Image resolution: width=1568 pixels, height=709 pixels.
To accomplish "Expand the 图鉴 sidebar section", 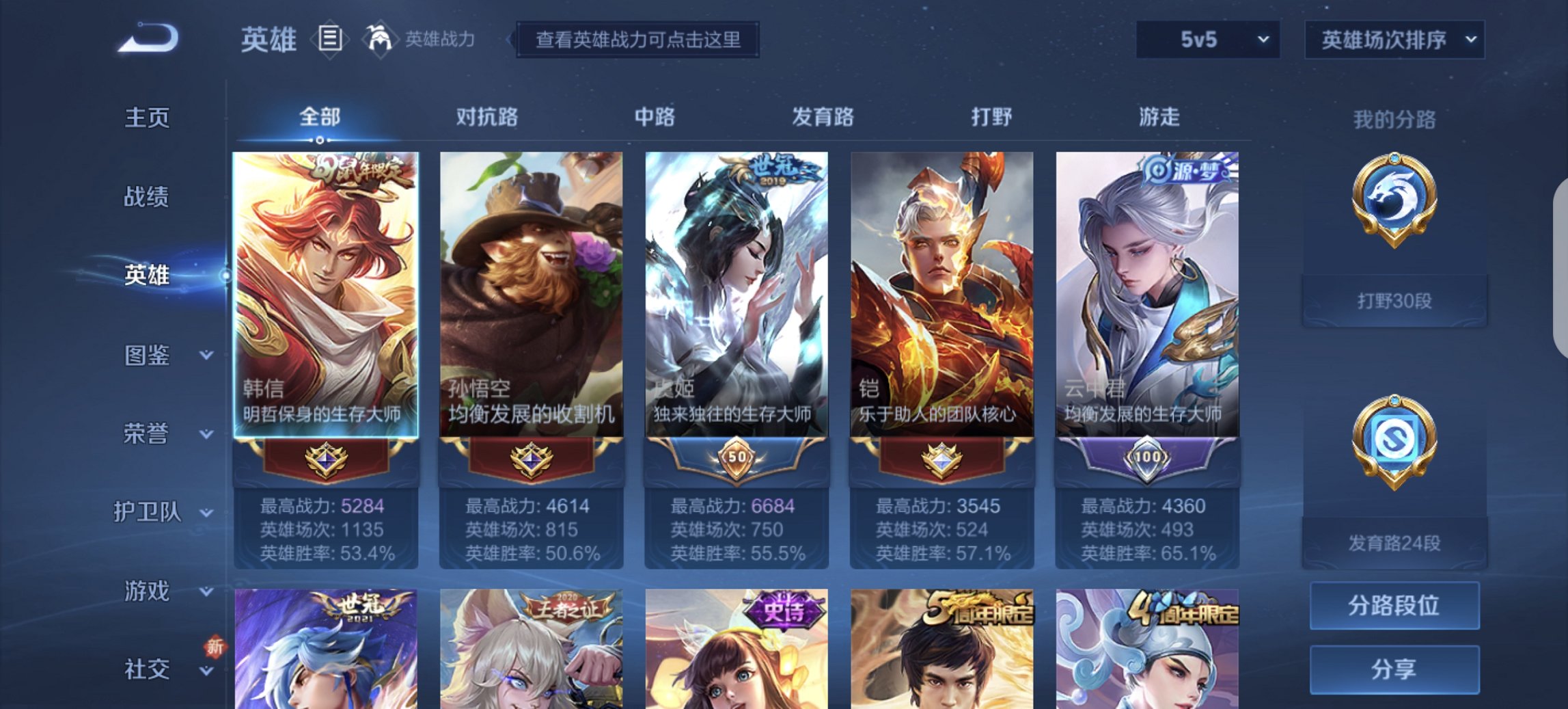I will pyautogui.click(x=146, y=356).
